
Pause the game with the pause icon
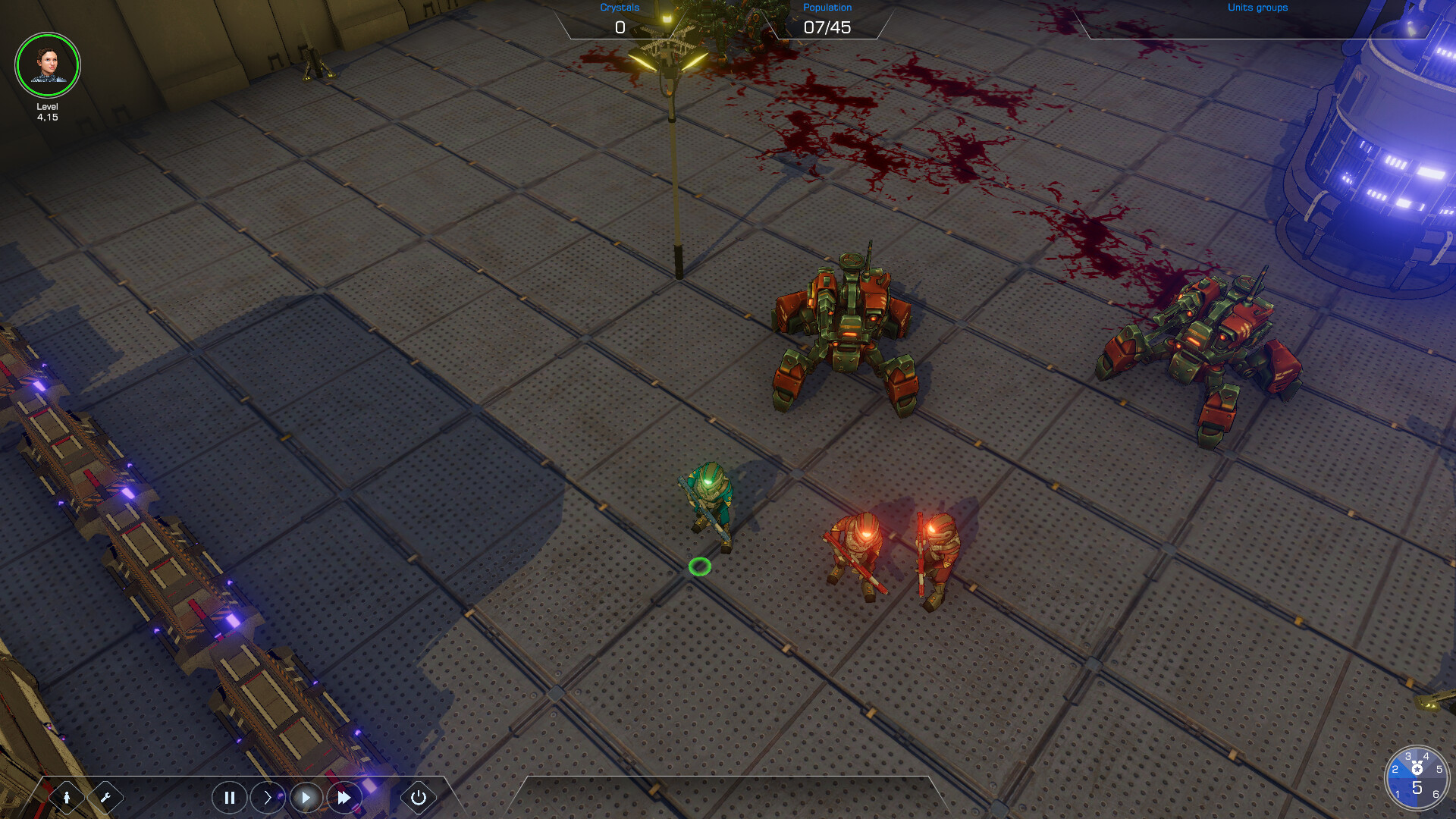tap(229, 797)
